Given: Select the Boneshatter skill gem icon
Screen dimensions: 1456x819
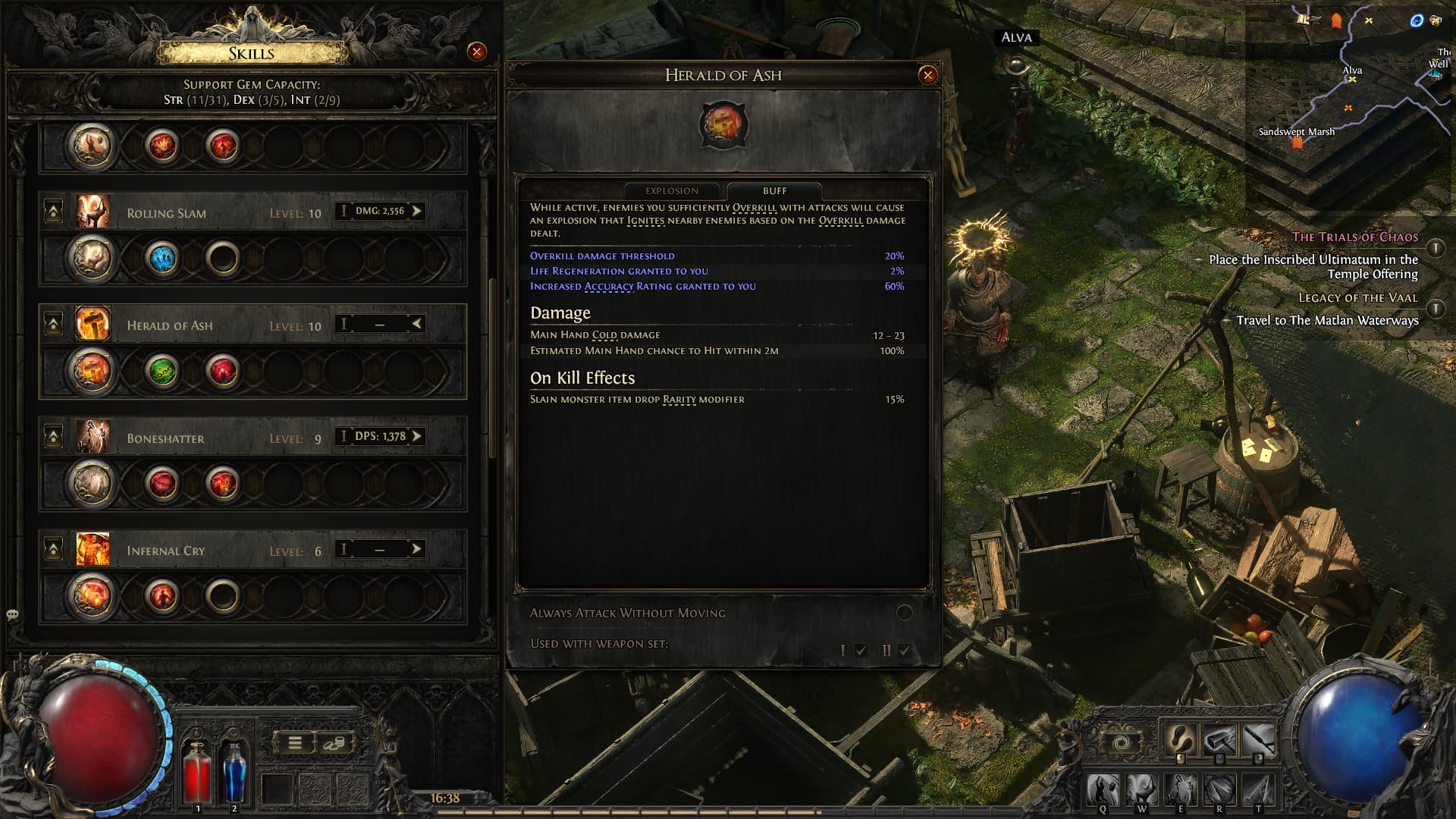Looking at the screenshot, I should (91, 438).
